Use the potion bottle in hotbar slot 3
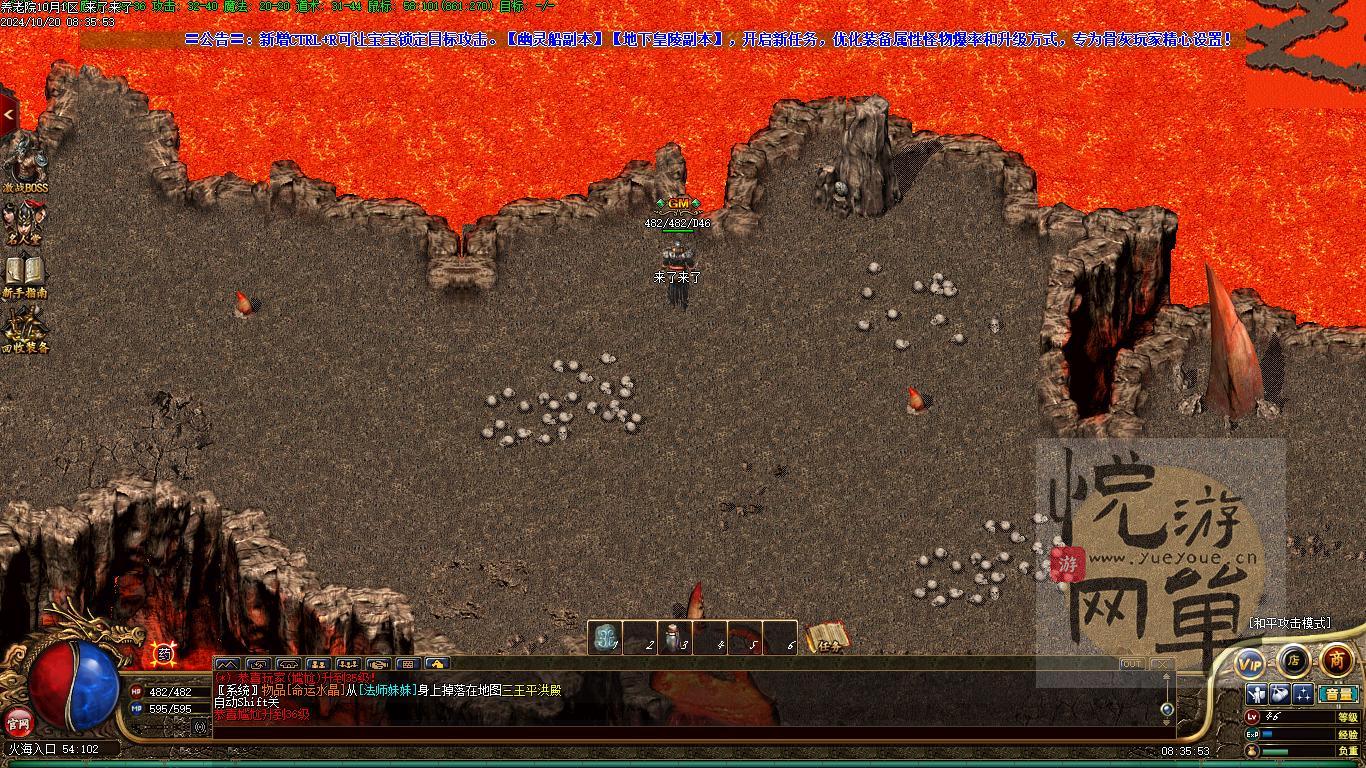Screen dimensions: 1366x768 pos(674,638)
